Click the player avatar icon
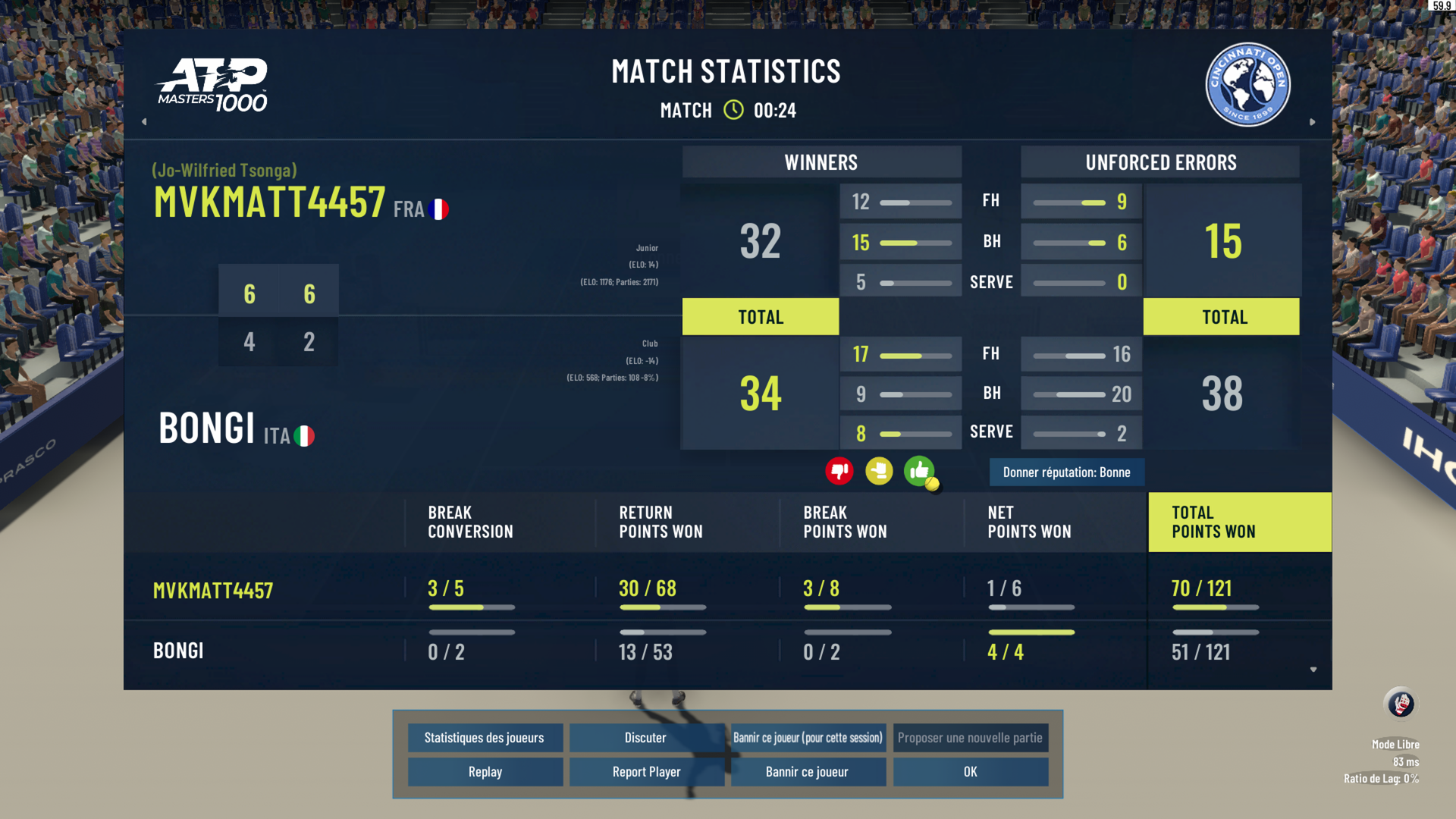 point(1400,704)
